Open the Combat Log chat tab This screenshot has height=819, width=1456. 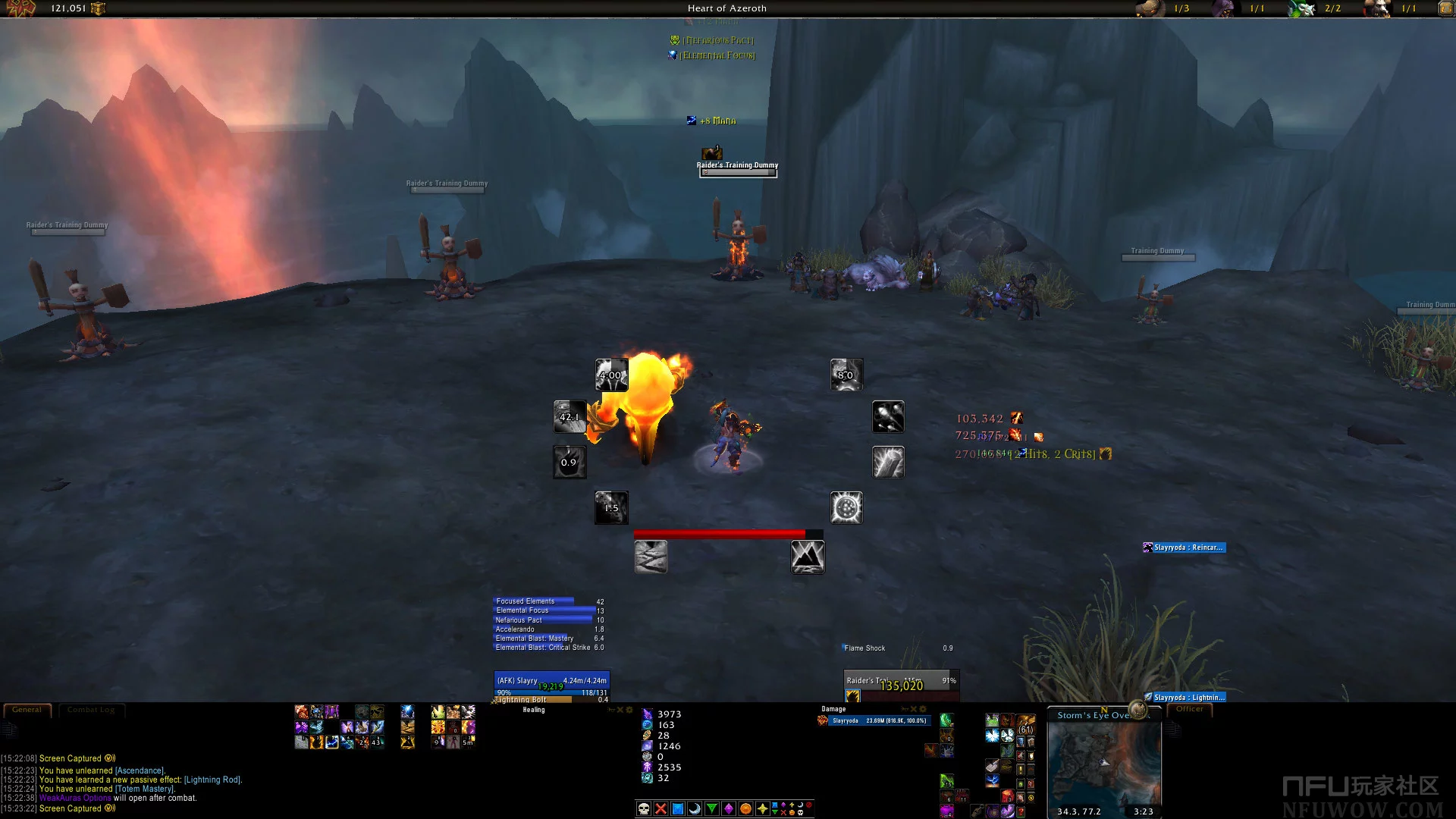(x=91, y=710)
